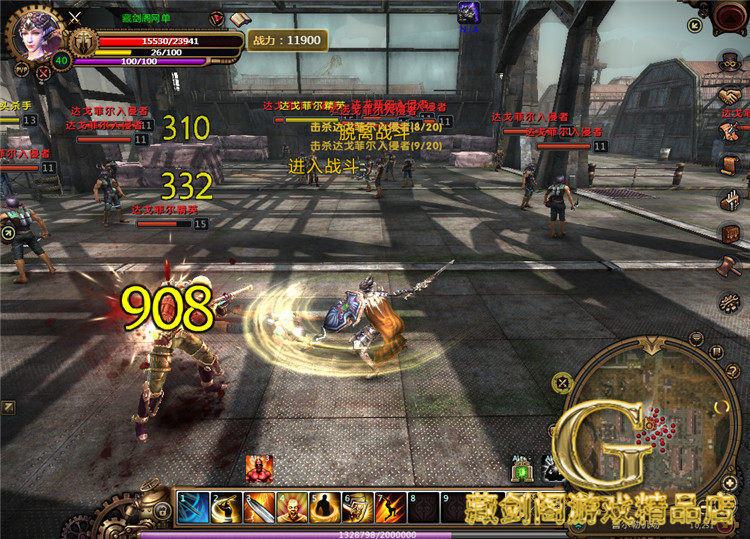
Task: Use the whirlwind skill in slot 2
Action: tap(228, 507)
